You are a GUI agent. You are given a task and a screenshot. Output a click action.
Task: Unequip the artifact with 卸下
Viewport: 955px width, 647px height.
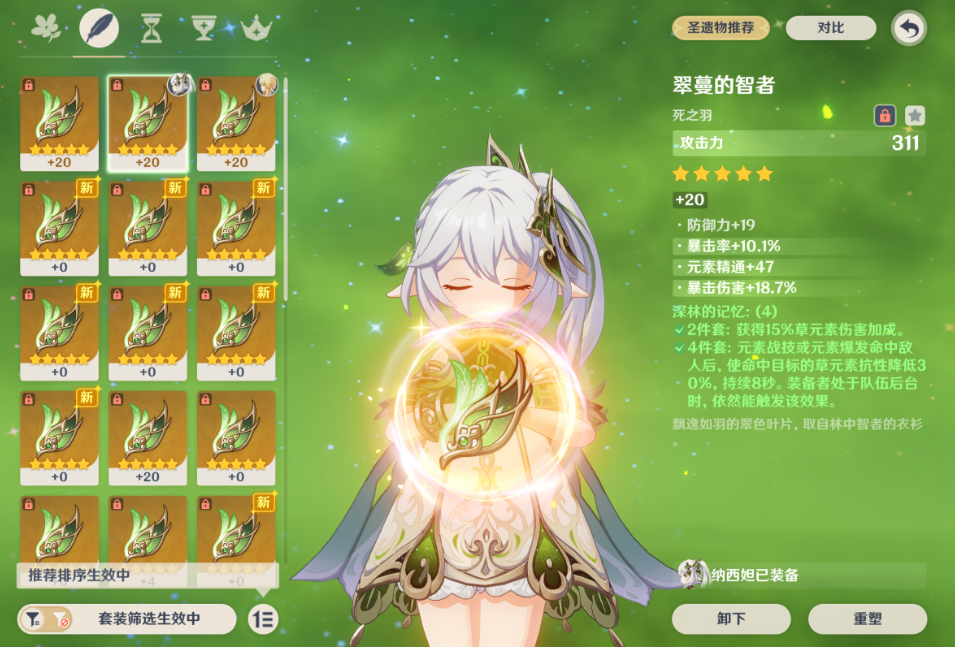(x=731, y=619)
